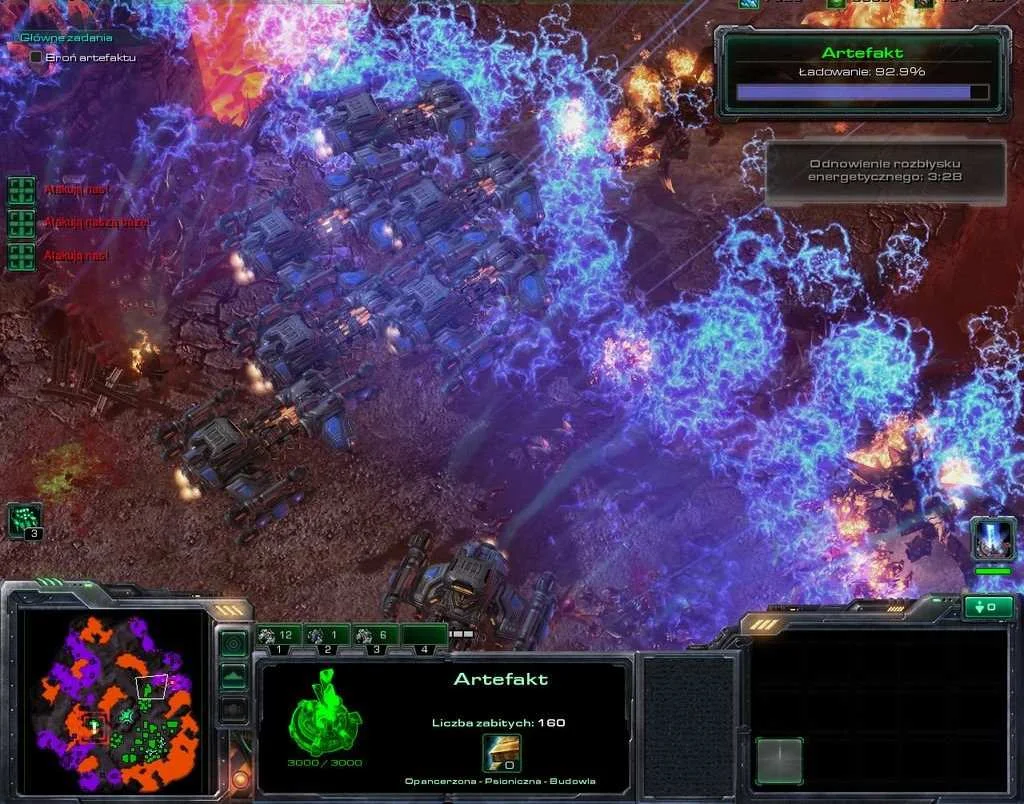
Task: Click the green down-arrow button showing 0
Action: pyautogui.click(x=987, y=607)
